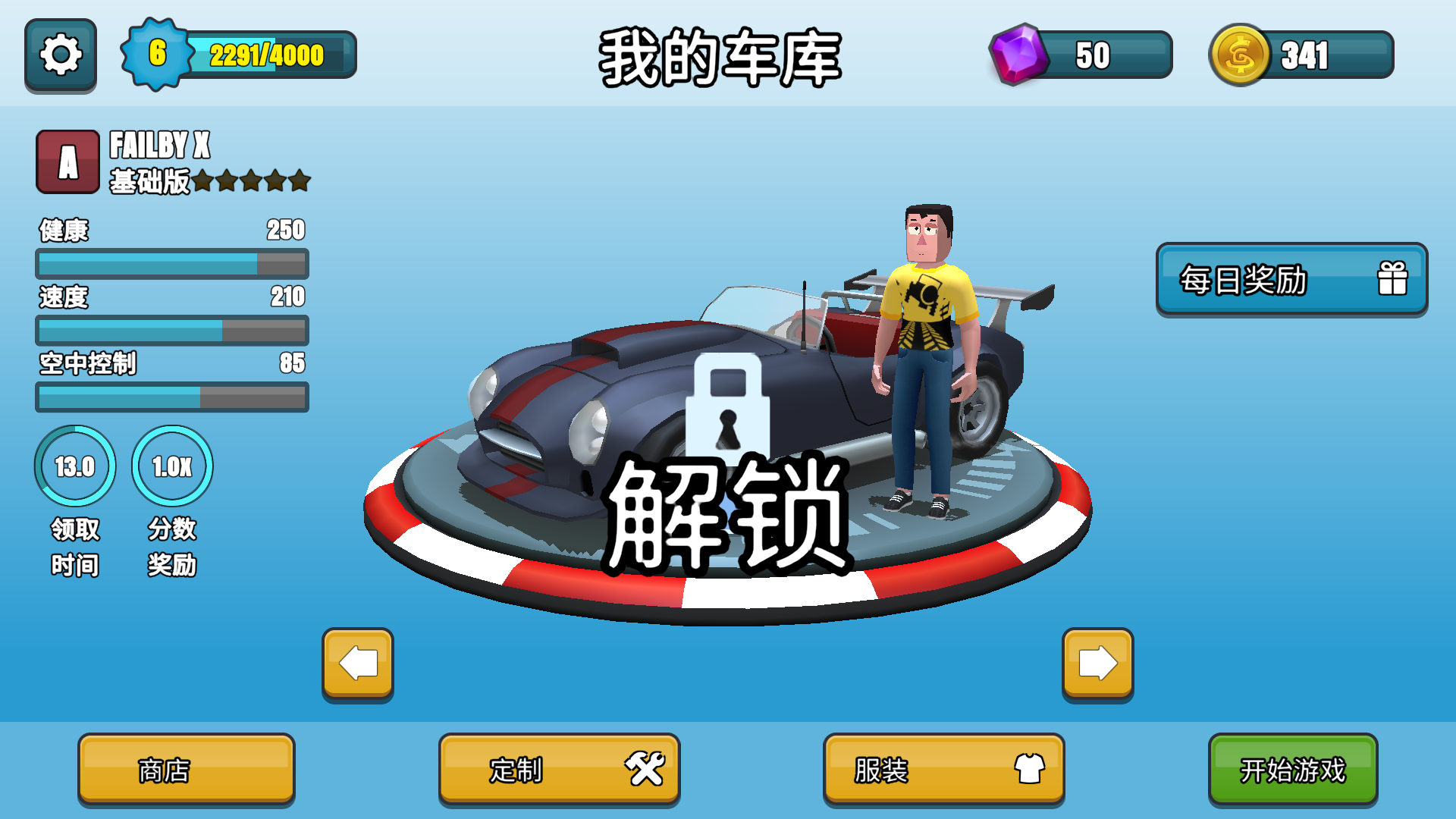Open the 定制 customization menu
Screen dimensions: 1456x819
(559, 770)
